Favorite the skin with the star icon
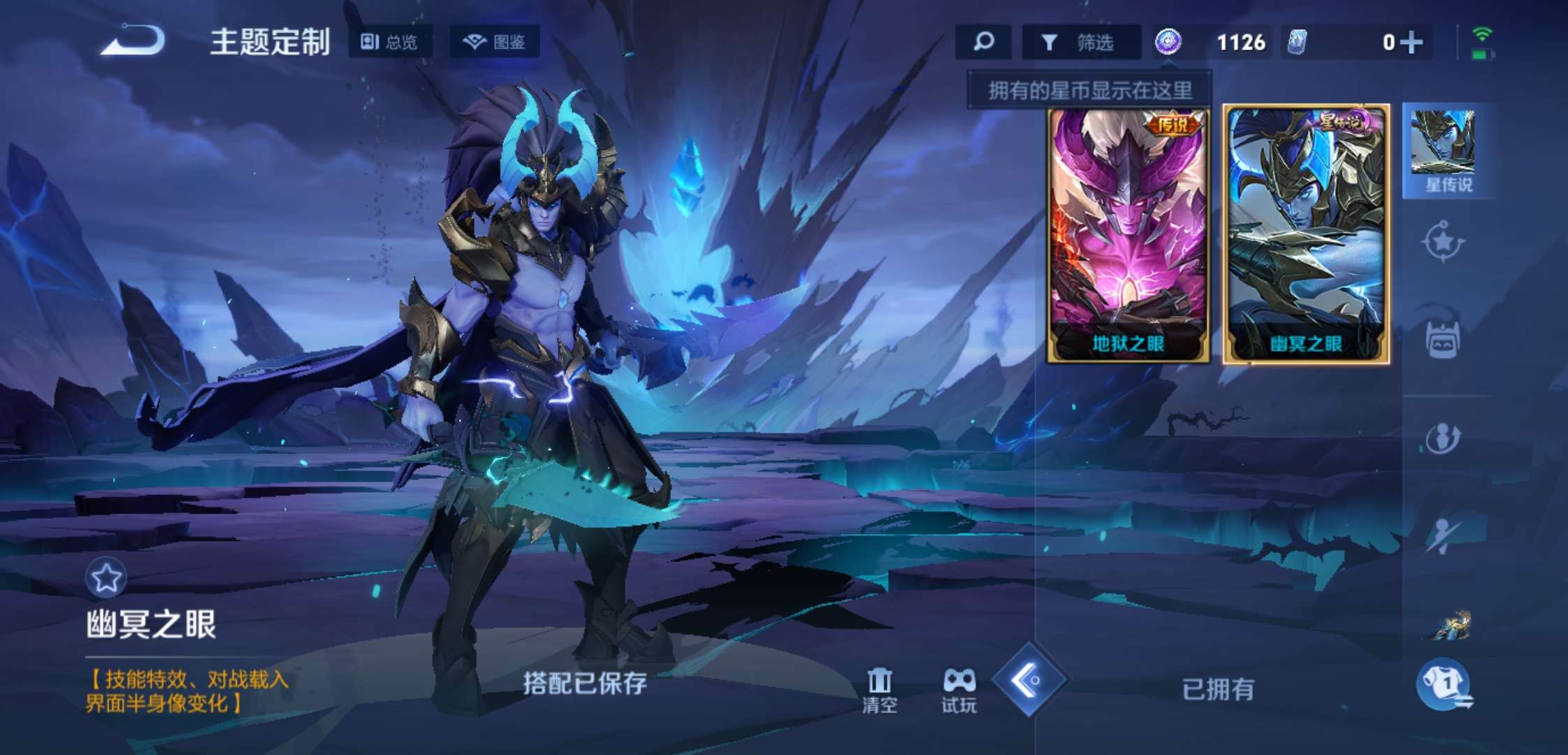The width and height of the screenshot is (1568, 755). (106, 578)
